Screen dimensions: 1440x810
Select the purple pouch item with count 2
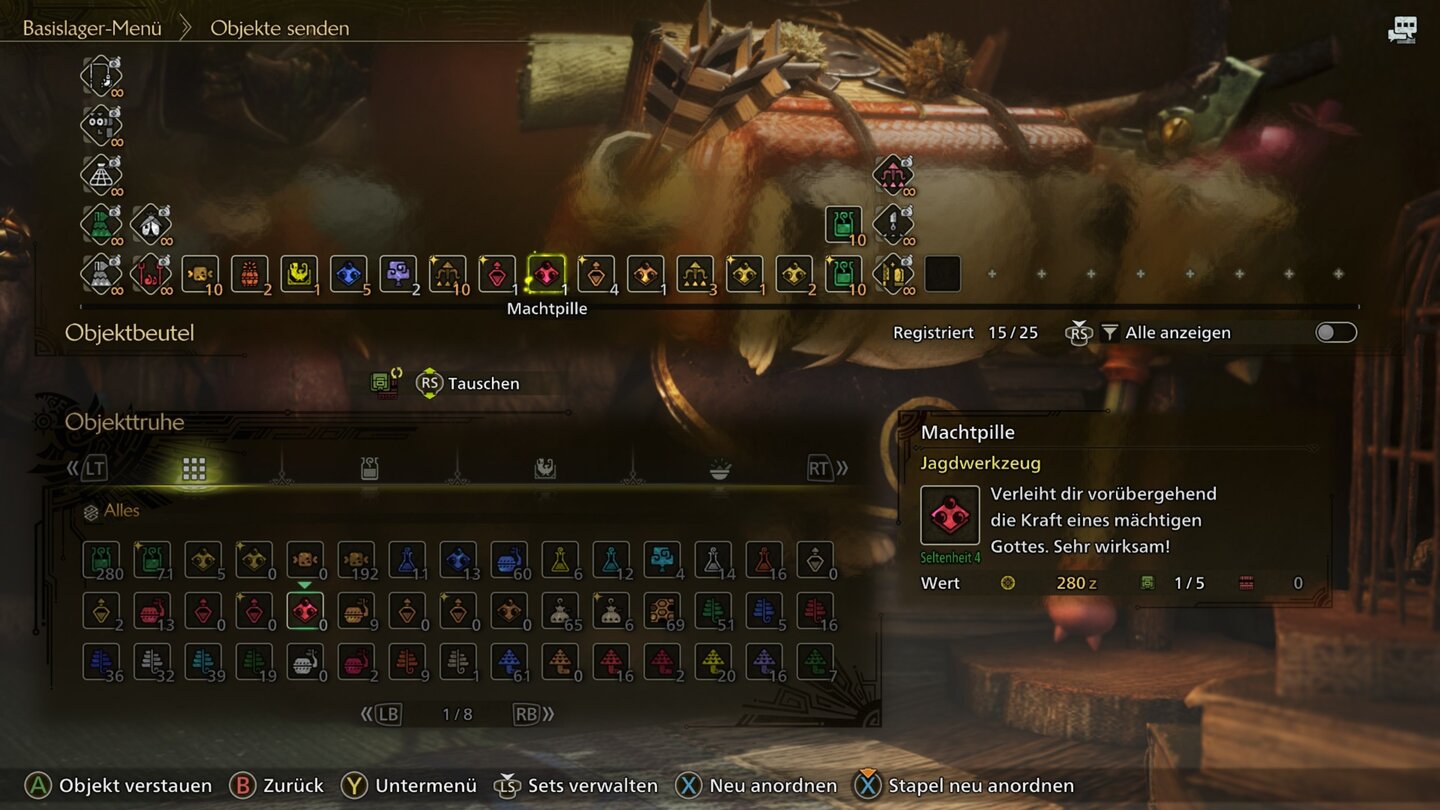click(x=398, y=274)
